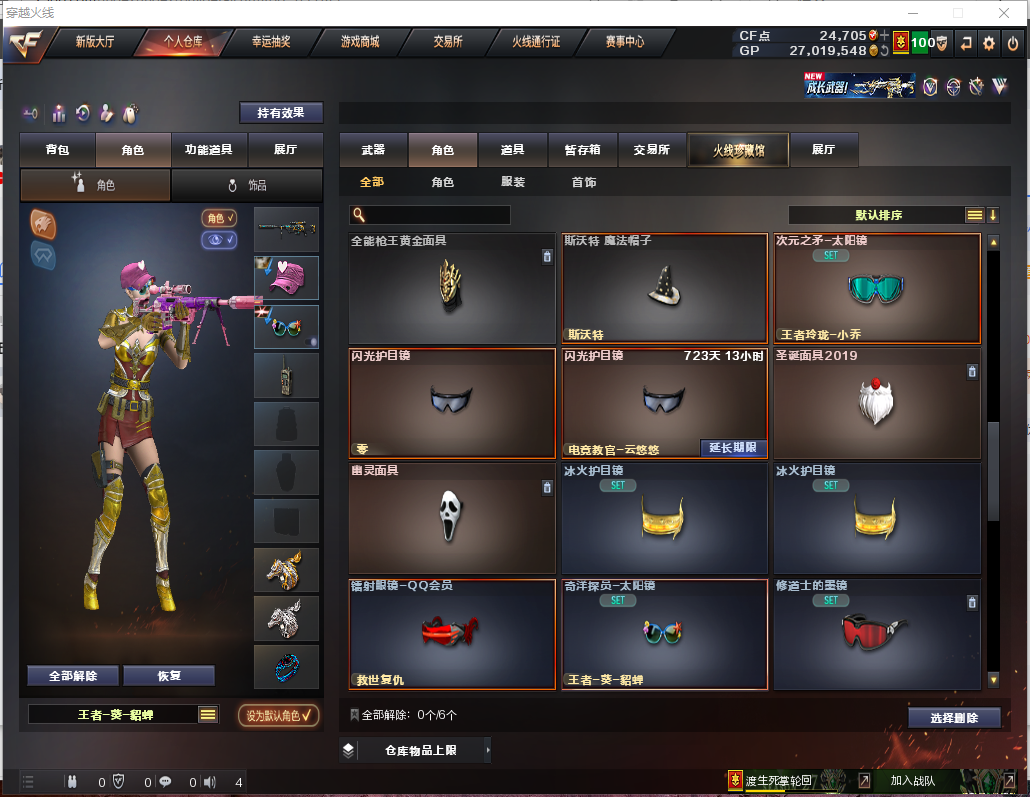Viewport: 1030px width, 797px height.
Task: Click 延长期限 to extend duration
Action: pos(733,448)
